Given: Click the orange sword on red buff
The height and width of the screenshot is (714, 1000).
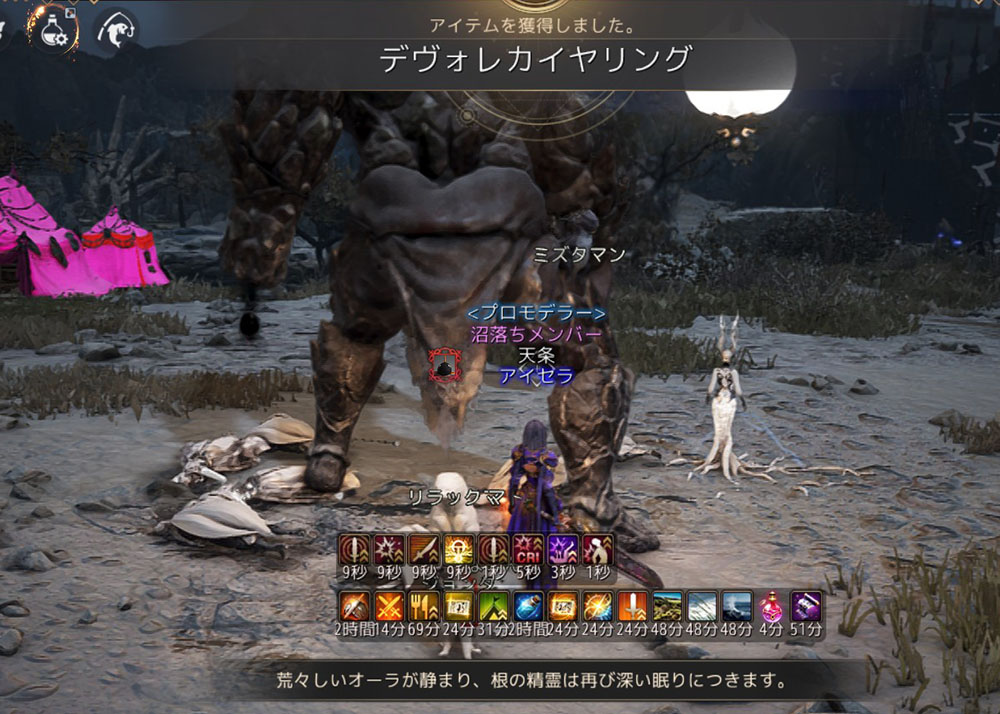Looking at the screenshot, I should click(632, 606).
